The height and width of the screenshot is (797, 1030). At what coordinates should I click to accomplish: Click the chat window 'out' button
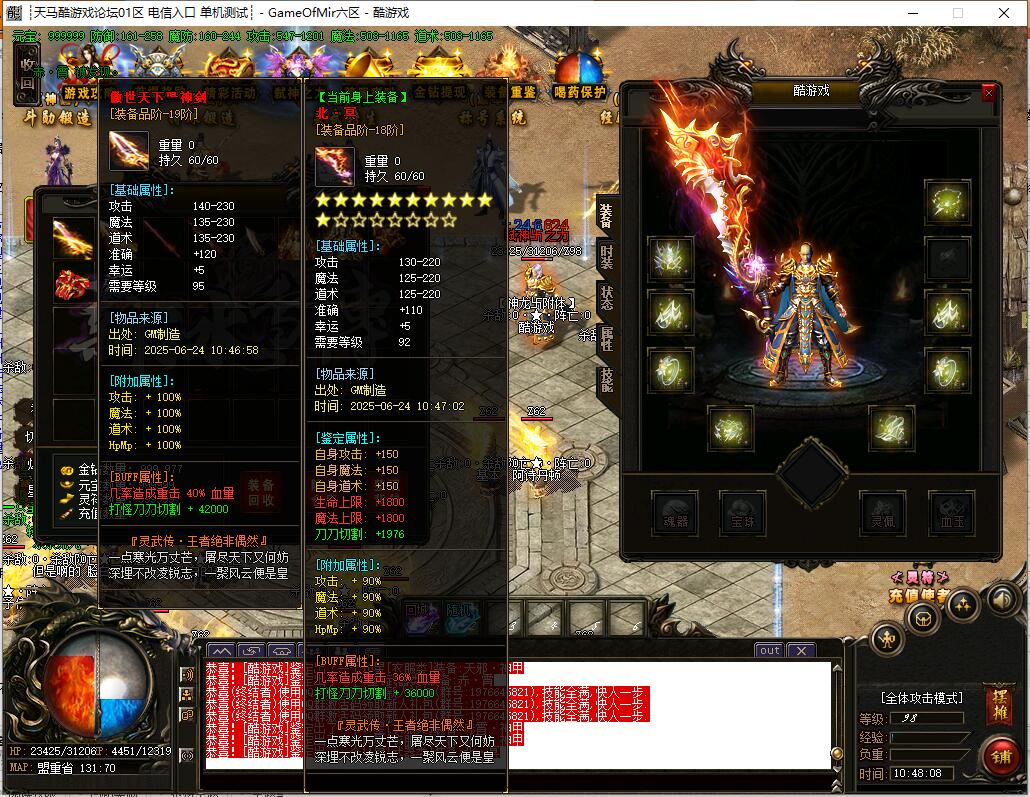pos(768,650)
